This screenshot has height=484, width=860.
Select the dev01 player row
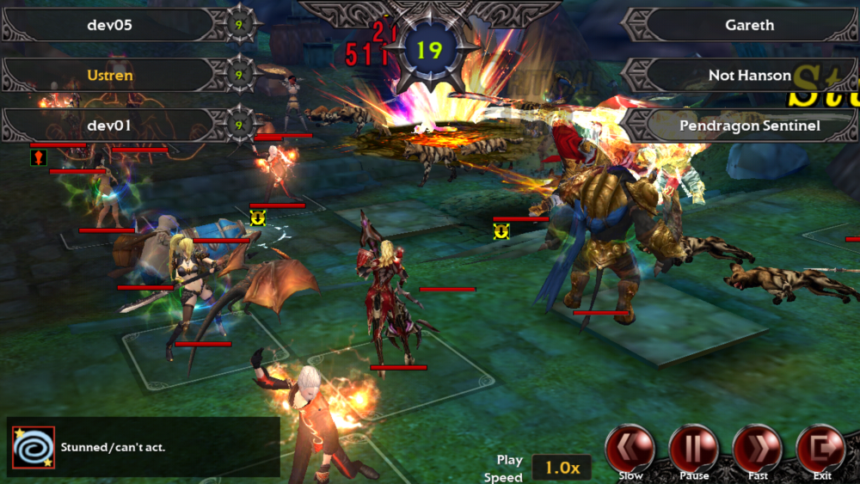coord(110,125)
